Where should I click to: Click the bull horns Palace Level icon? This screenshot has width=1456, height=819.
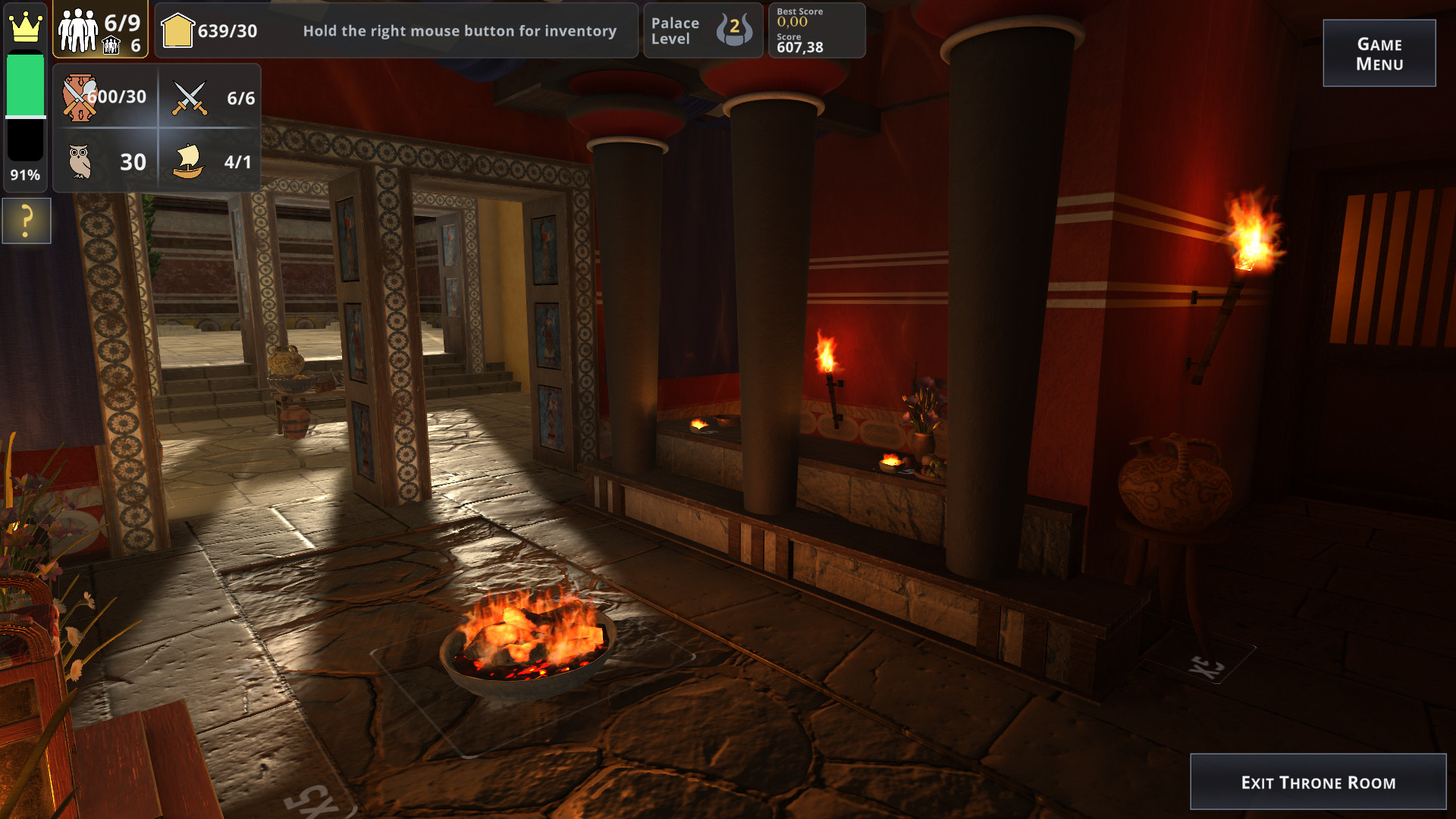[x=733, y=30]
